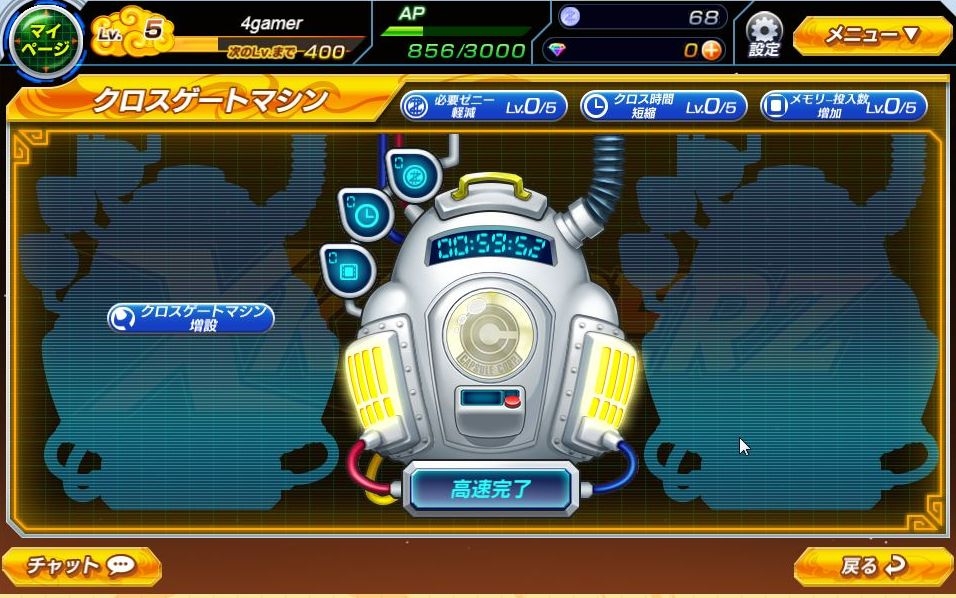Click the クロスゲートマシン増設 button
This screenshot has height=598, width=956.
(191, 318)
